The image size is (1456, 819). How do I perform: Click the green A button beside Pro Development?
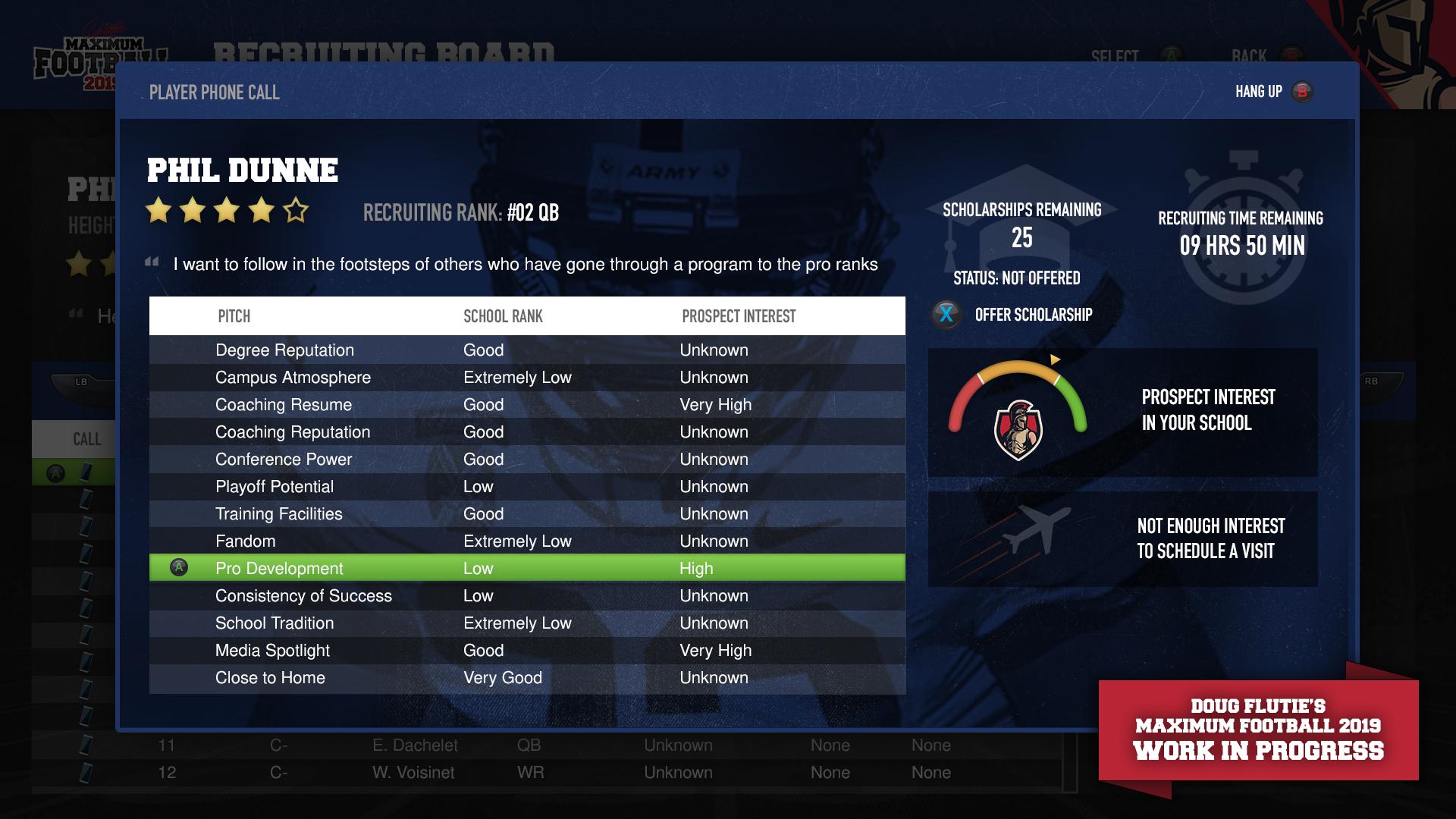point(179,567)
